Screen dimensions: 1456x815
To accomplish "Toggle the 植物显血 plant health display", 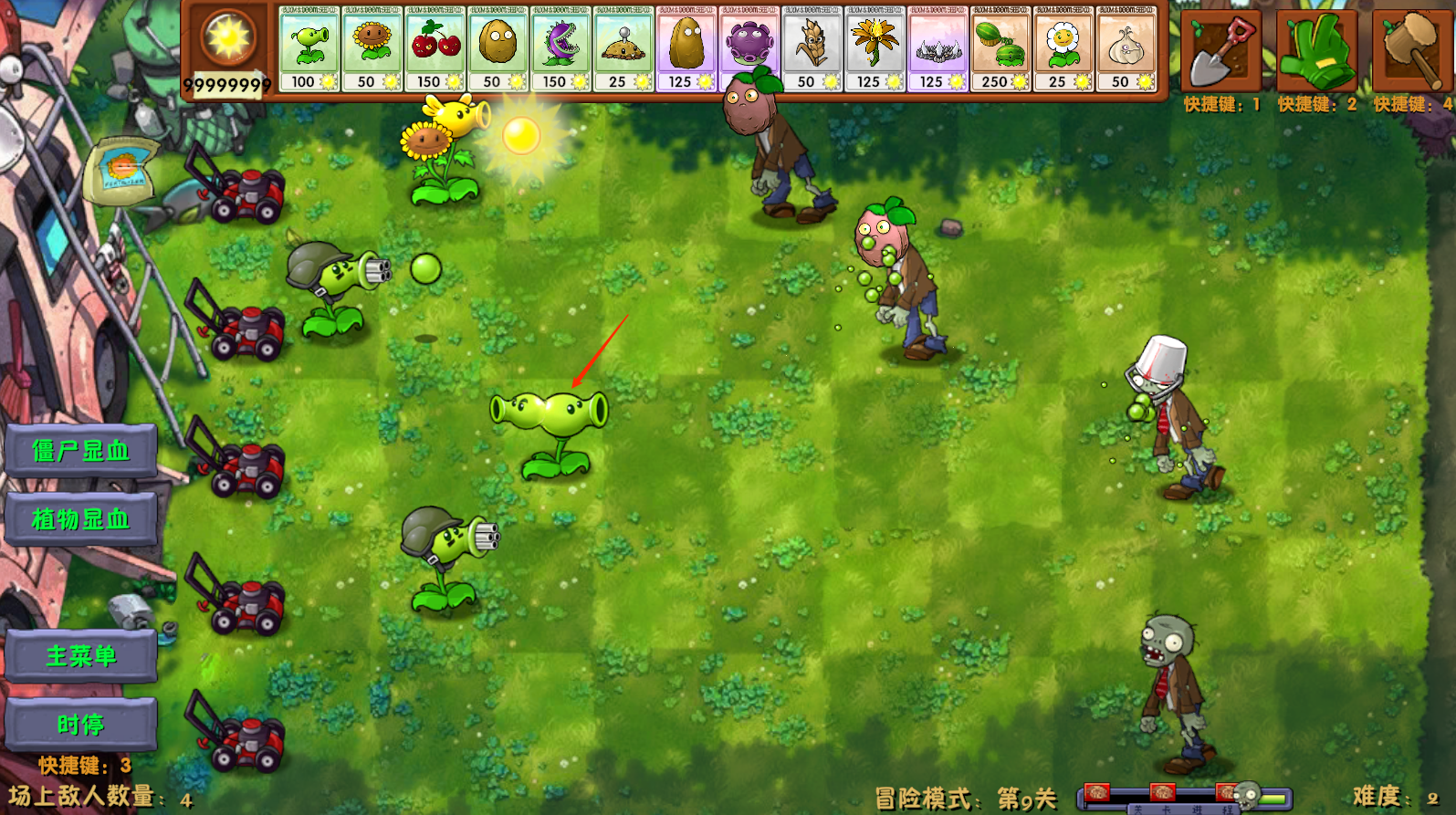I will (81, 519).
